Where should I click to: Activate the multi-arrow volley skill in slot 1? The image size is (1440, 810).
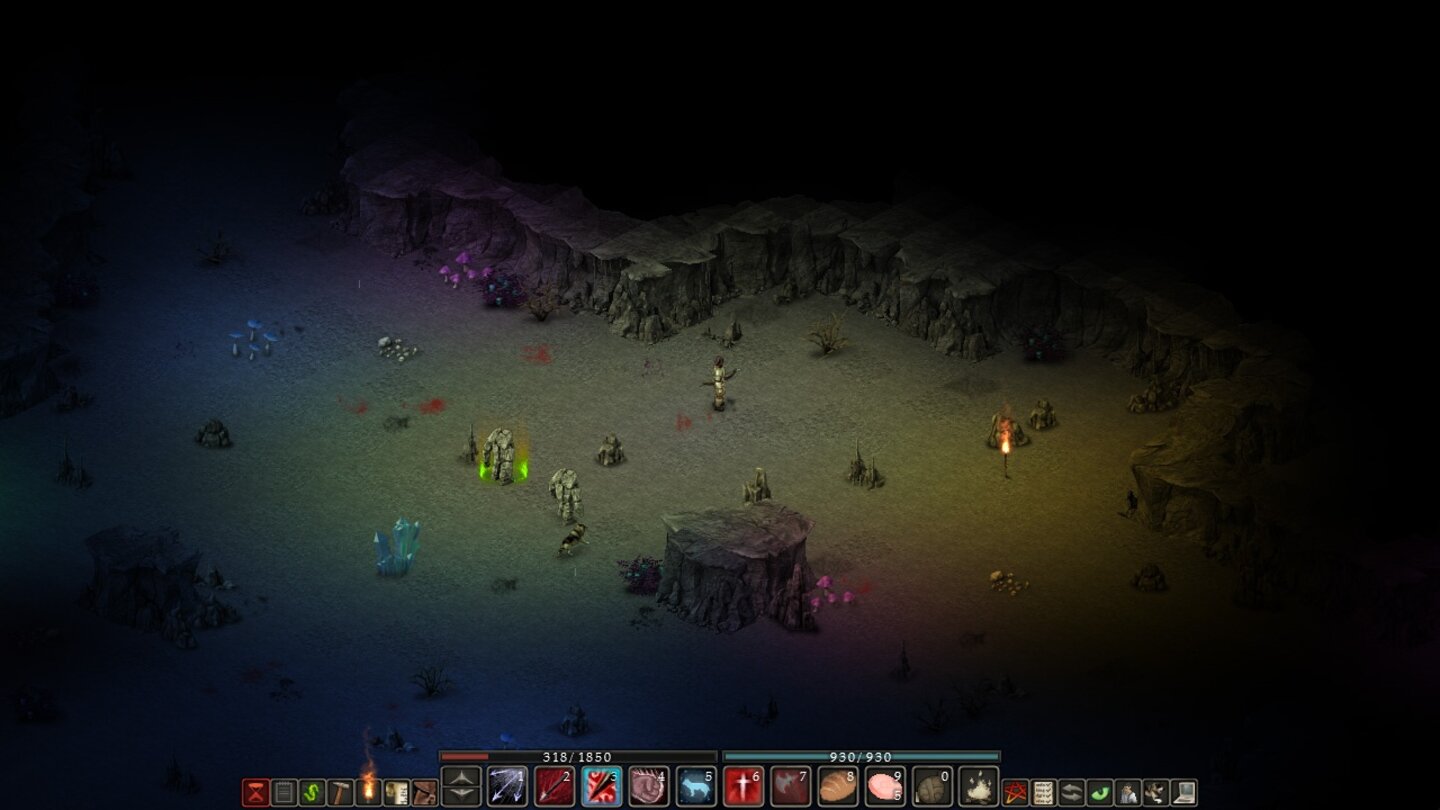pyautogui.click(x=507, y=787)
